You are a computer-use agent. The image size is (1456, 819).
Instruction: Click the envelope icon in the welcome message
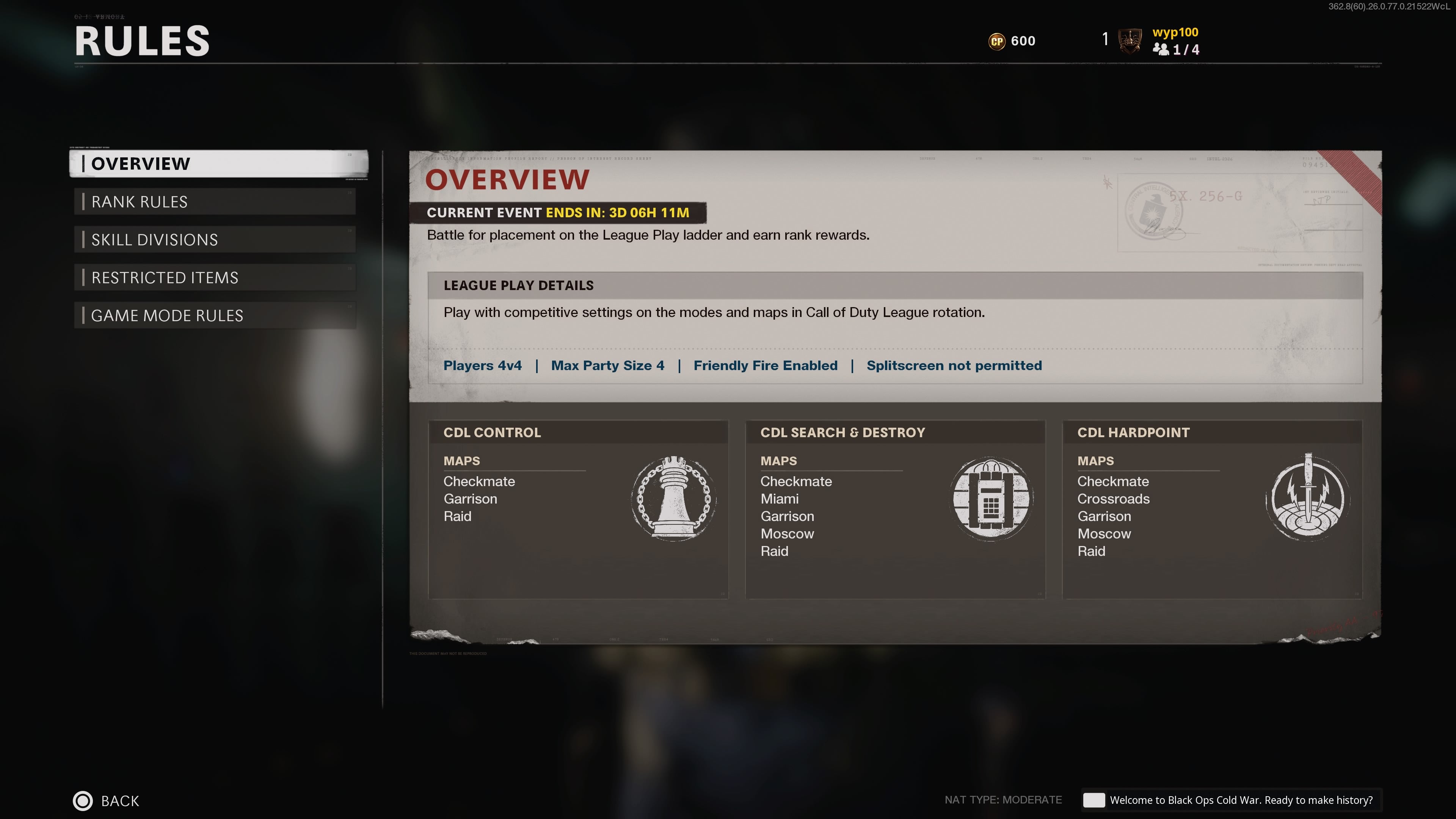[x=1095, y=800]
